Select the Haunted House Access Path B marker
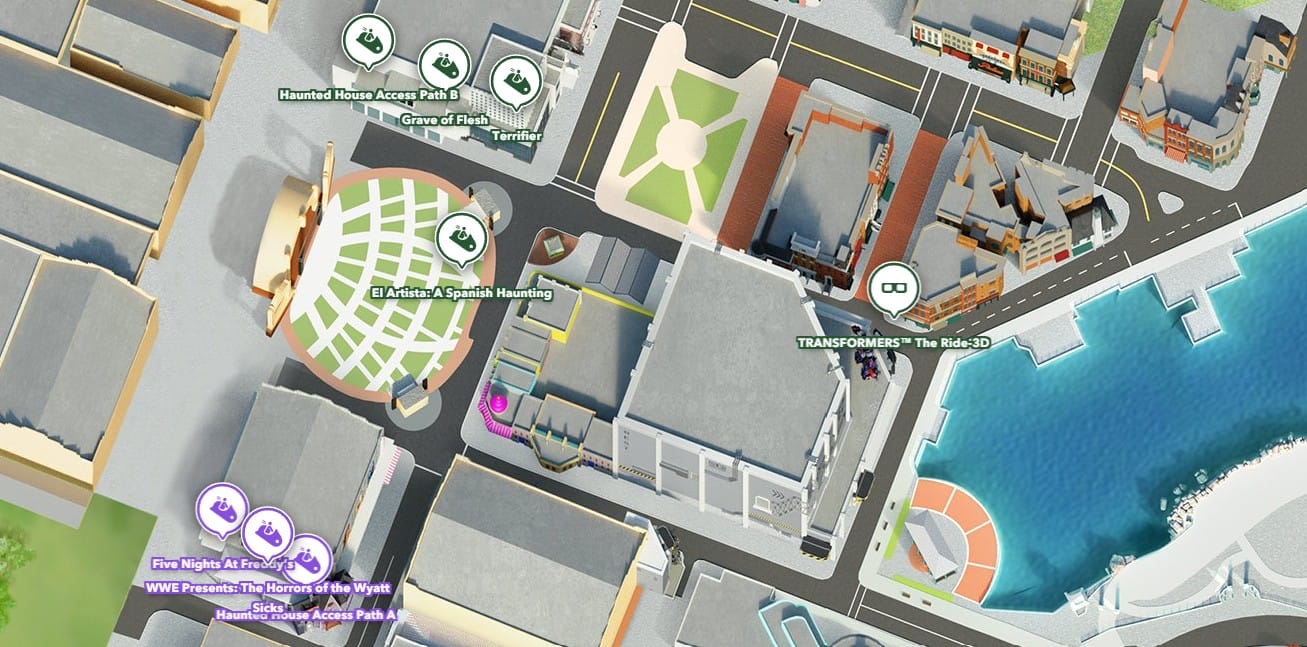 (368, 39)
